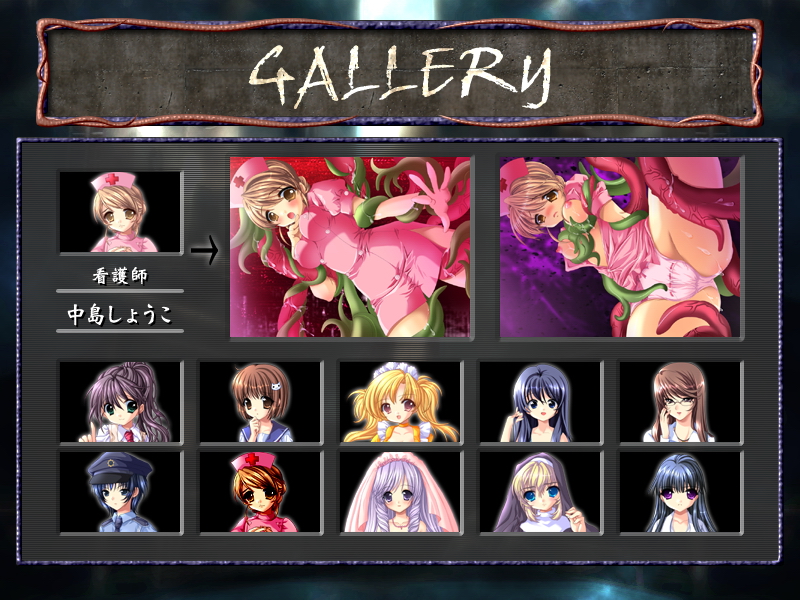Pick the silver-haired bride with veil portrait
This screenshot has width=800, height=600.
click(x=400, y=492)
